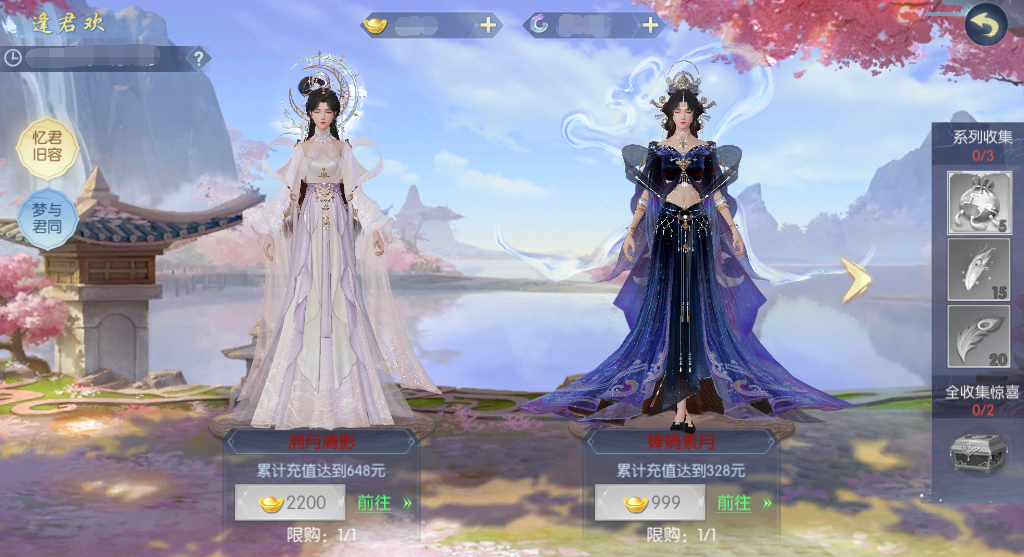Select the feather reward with count 15

(x=978, y=269)
